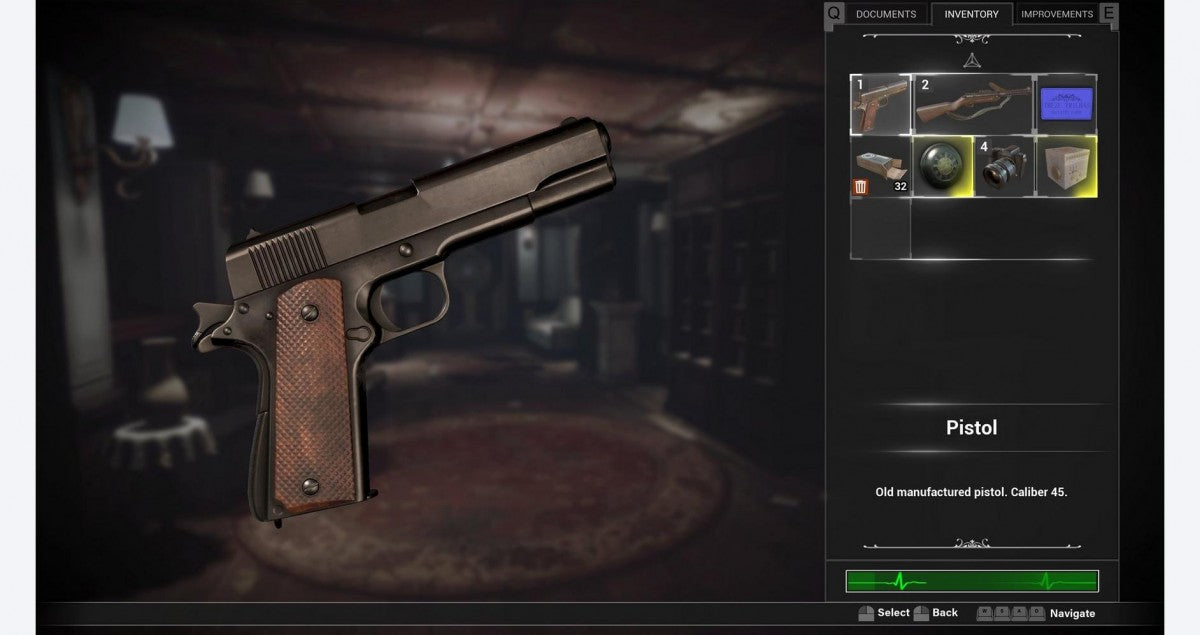Click the triangle emblem above the inventory grid
The height and width of the screenshot is (635, 1200).
coord(971,60)
